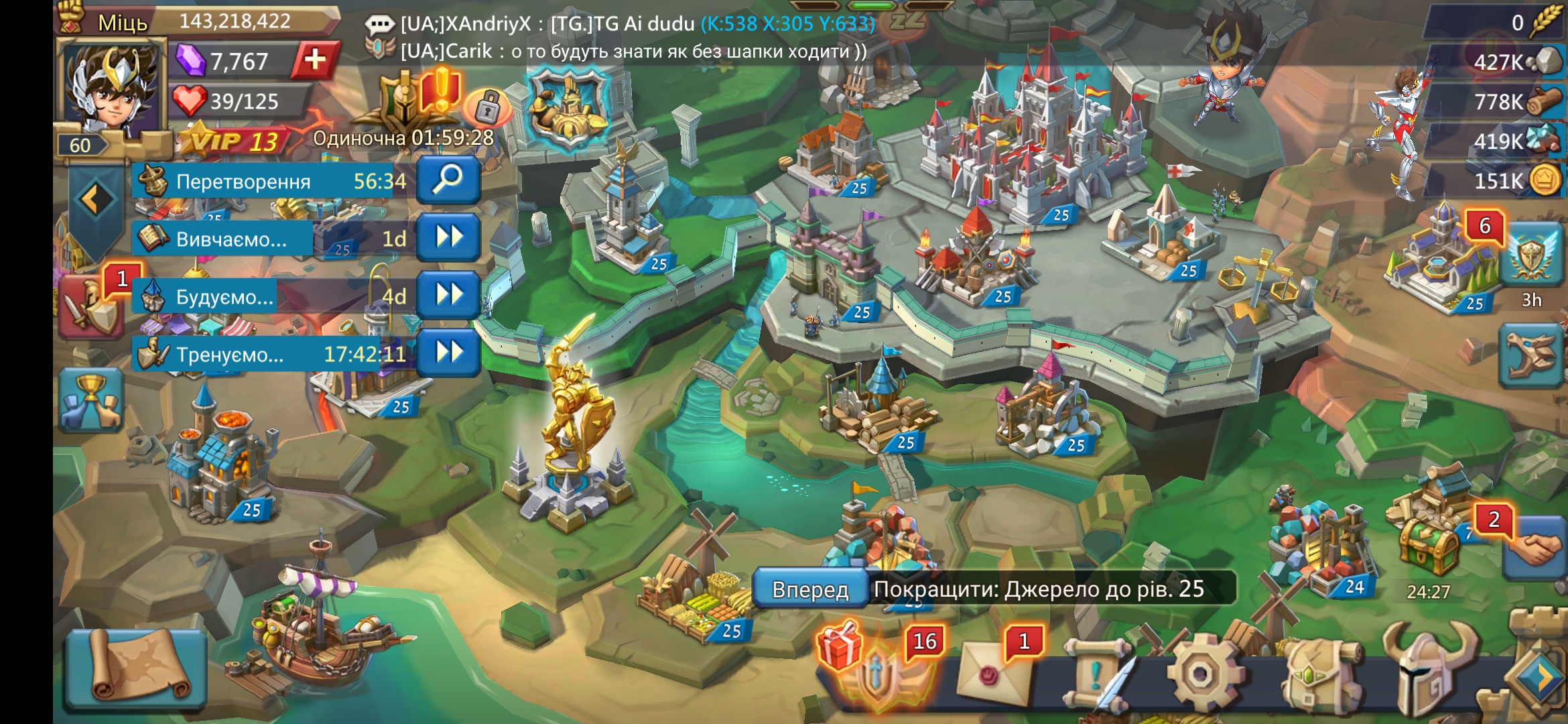Tap the magnifier next to Перетворення

[x=448, y=180]
